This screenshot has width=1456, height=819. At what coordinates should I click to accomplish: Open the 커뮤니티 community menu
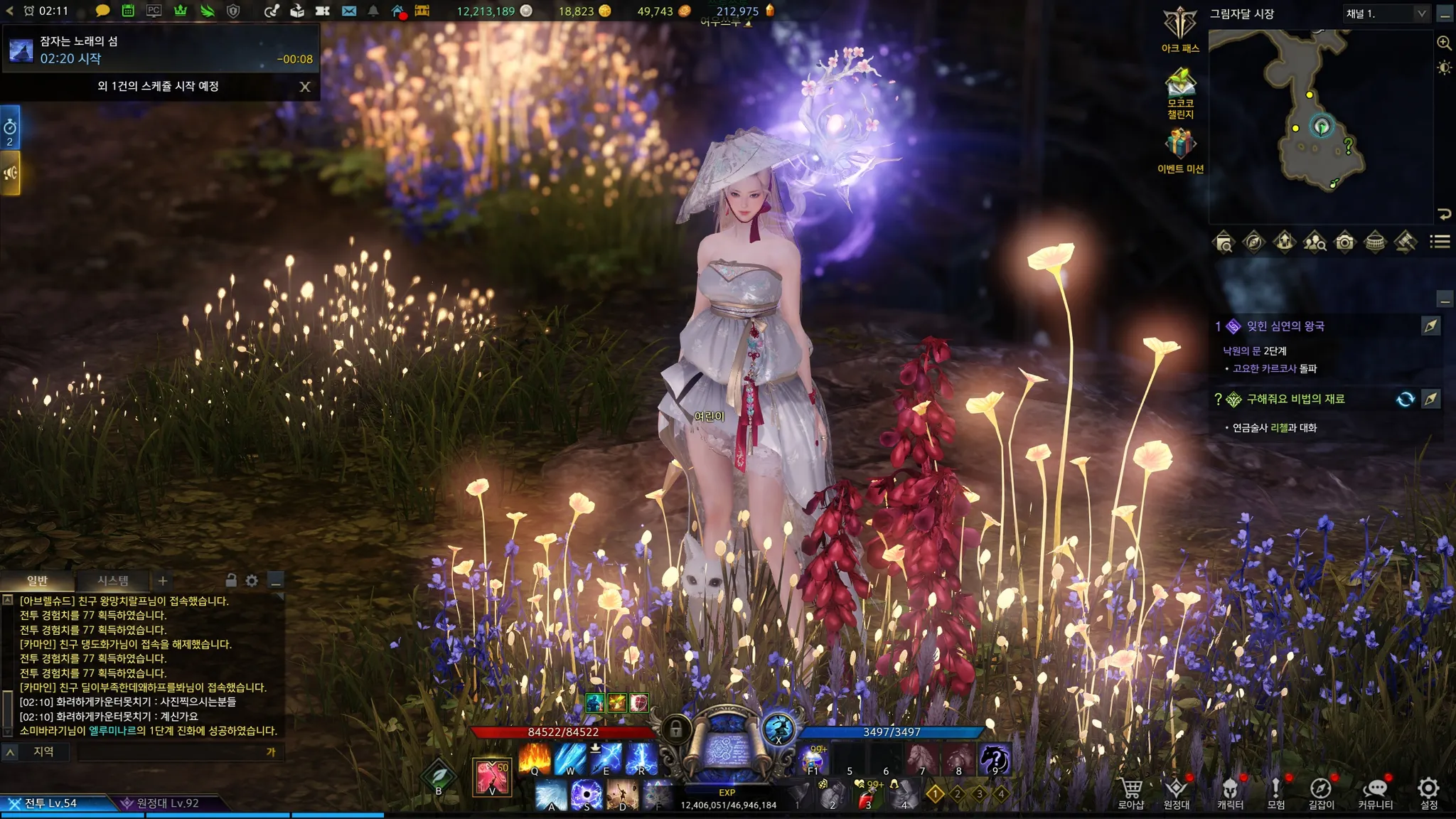pyautogui.click(x=1375, y=790)
